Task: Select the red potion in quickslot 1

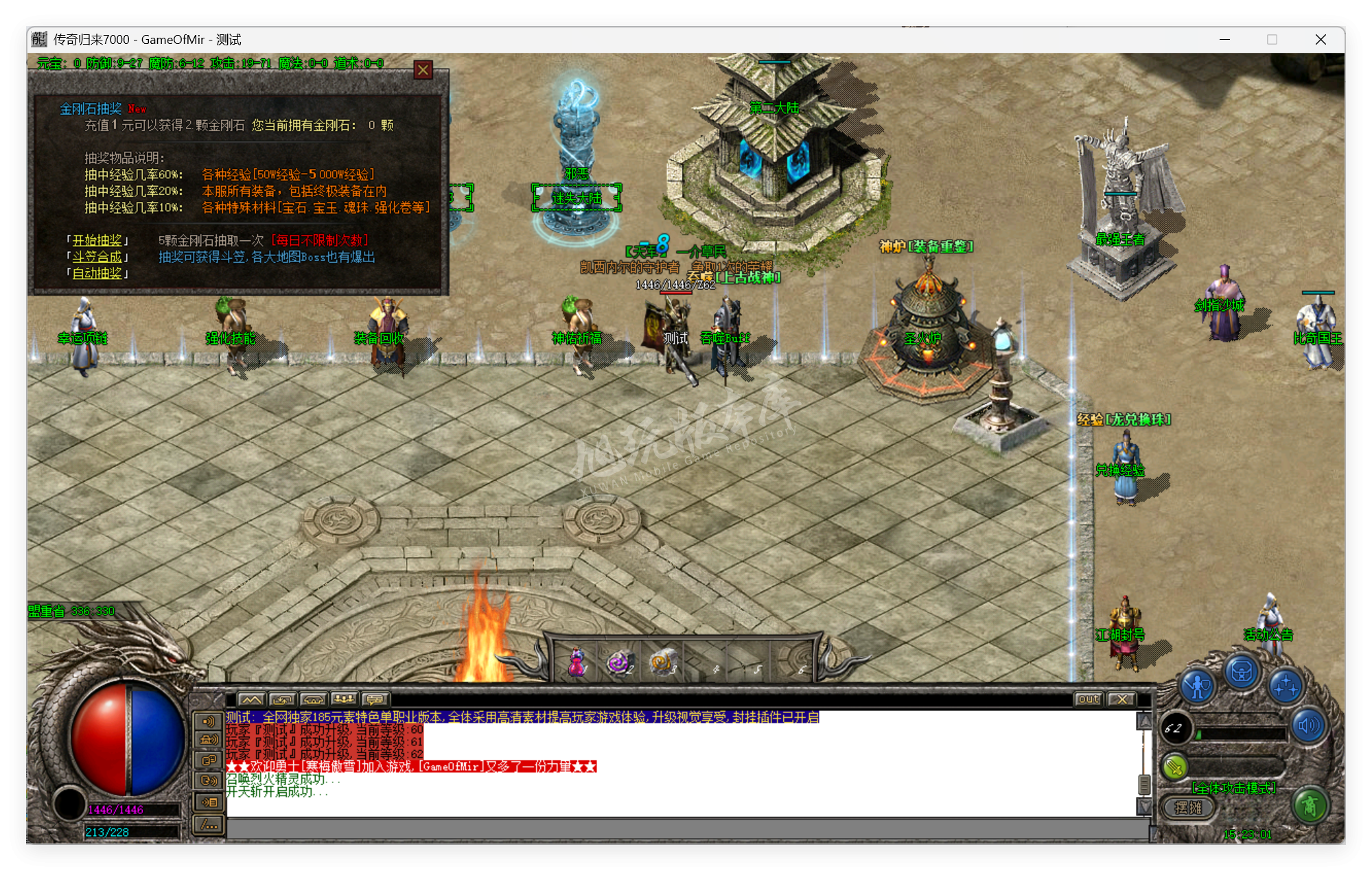Action: click(577, 661)
